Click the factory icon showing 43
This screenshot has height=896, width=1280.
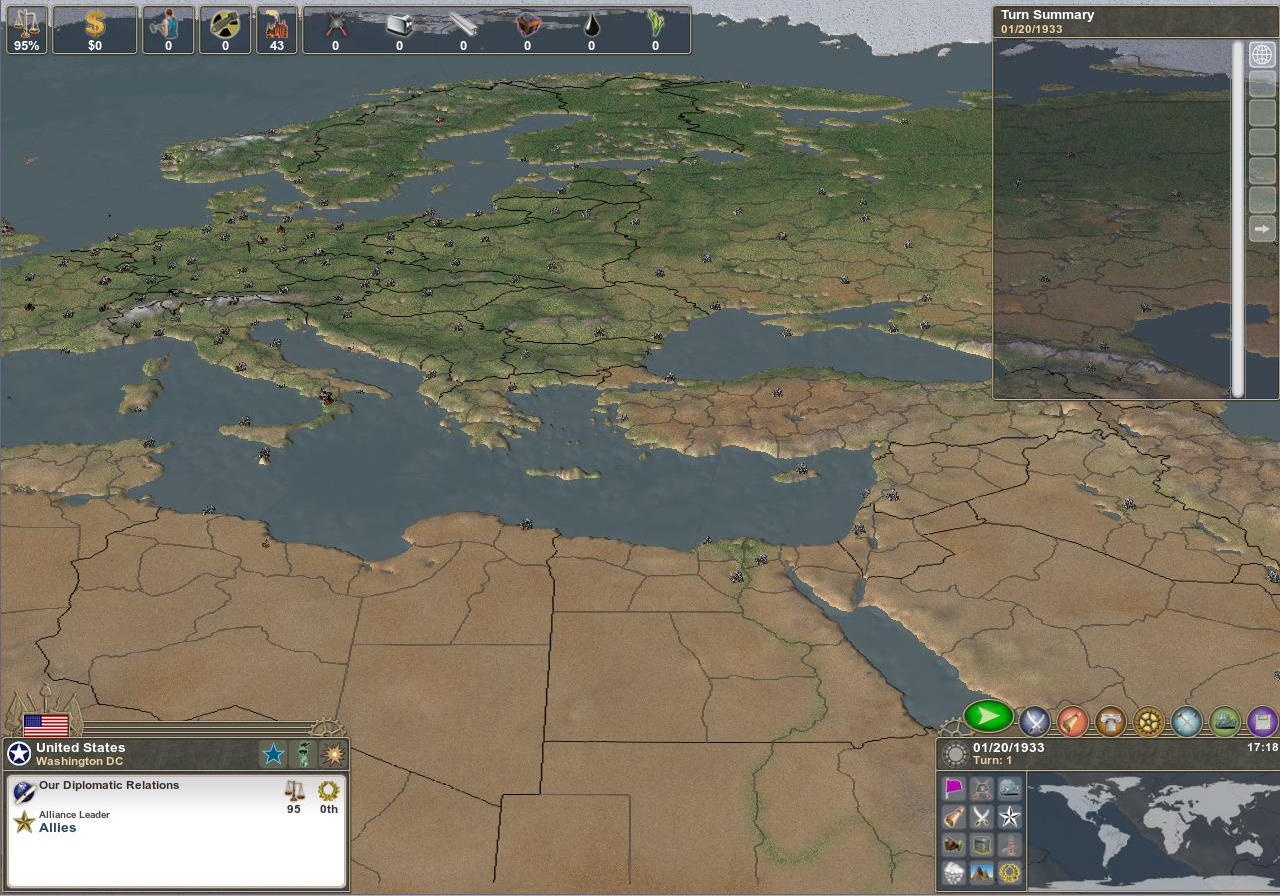tap(276, 30)
